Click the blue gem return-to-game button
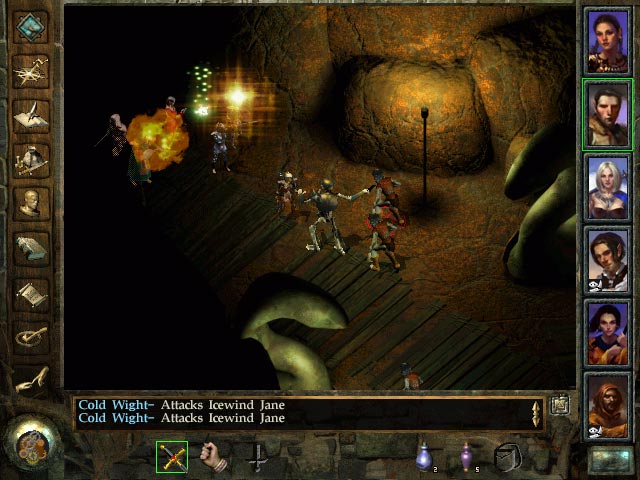Viewport: 640px width, 480px height. [x=31, y=27]
